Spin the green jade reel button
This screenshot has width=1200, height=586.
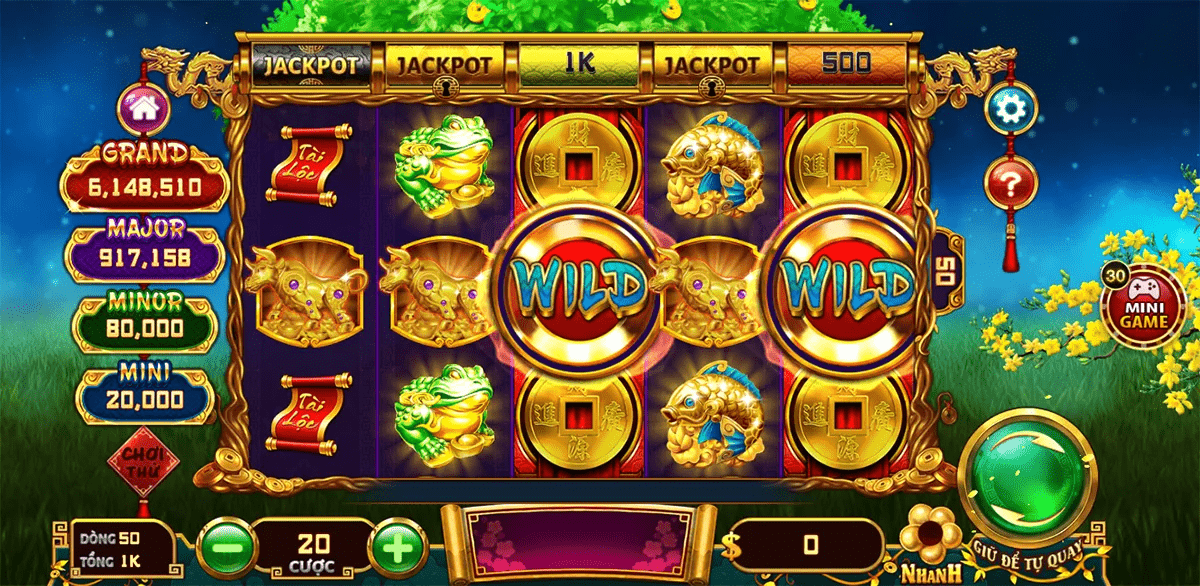click(x=1026, y=476)
